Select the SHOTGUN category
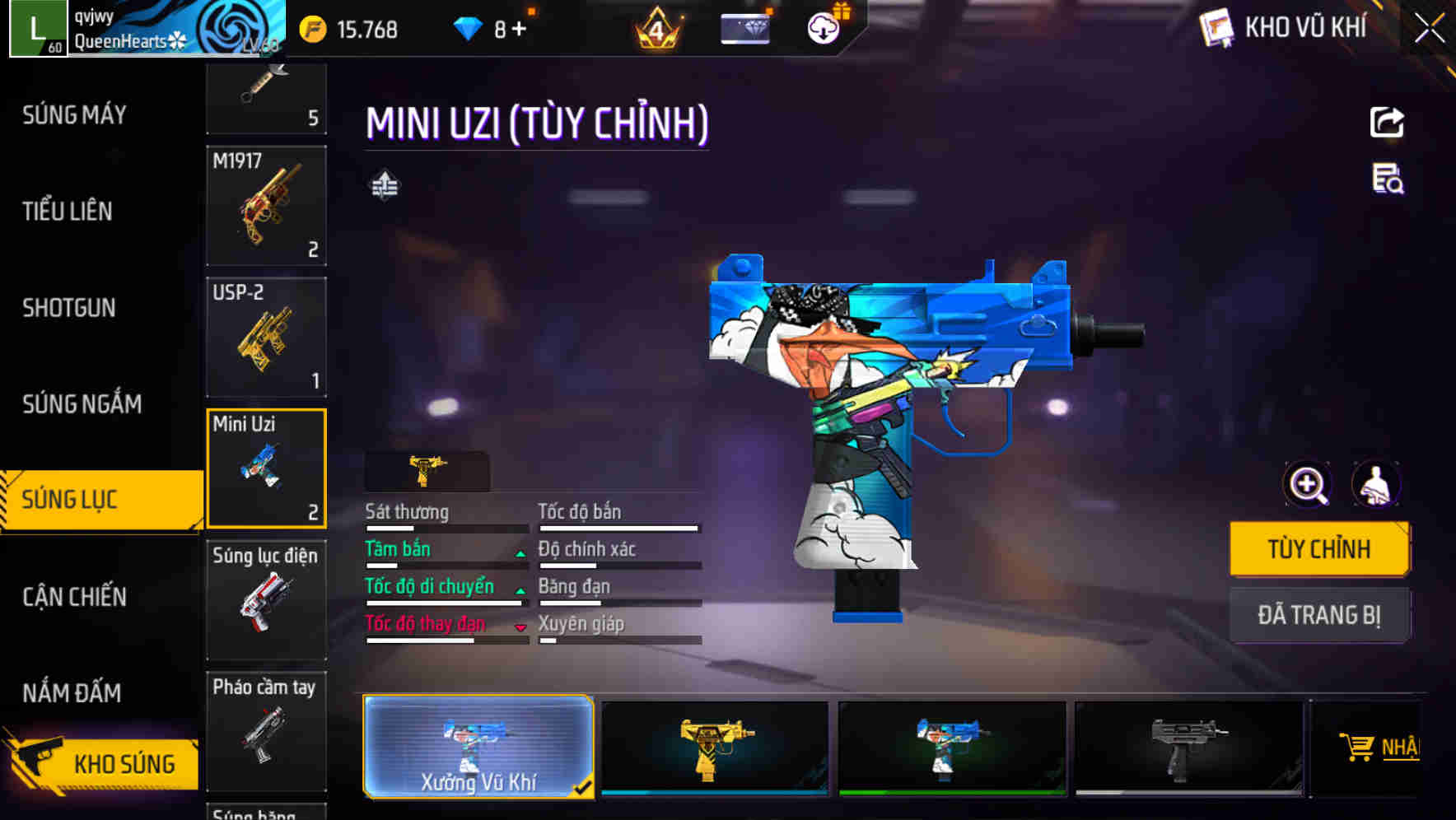The height and width of the screenshot is (820, 1456). (69, 308)
